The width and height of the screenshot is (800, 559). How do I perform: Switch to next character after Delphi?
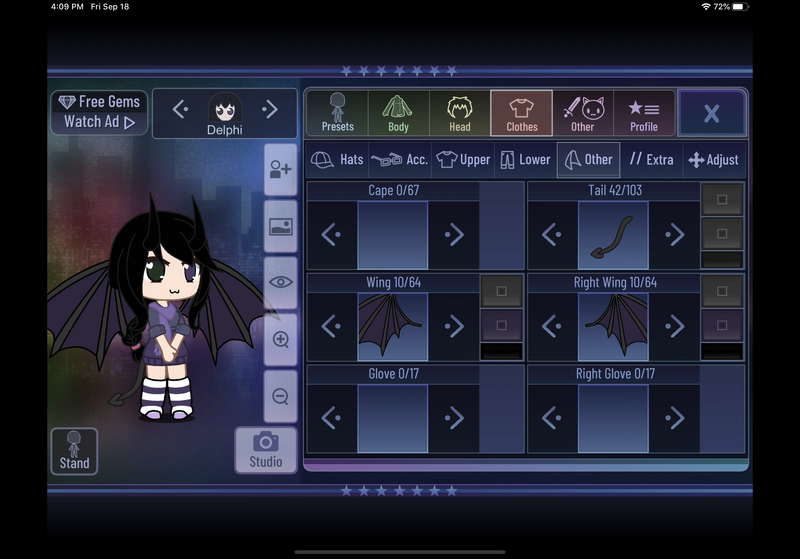point(270,109)
